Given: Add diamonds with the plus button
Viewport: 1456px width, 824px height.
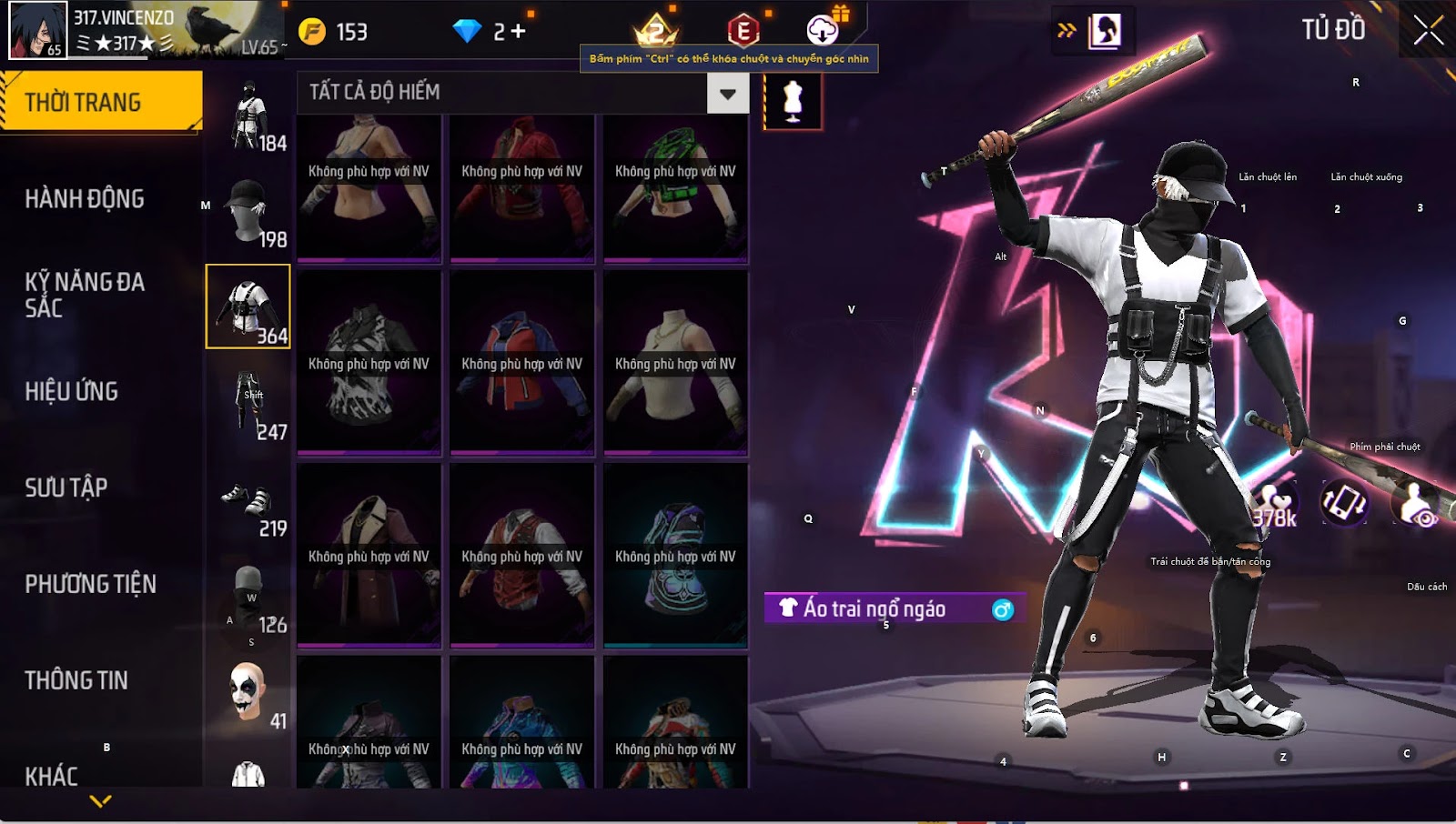Looking at the screenshot, I should click(518, 32).
